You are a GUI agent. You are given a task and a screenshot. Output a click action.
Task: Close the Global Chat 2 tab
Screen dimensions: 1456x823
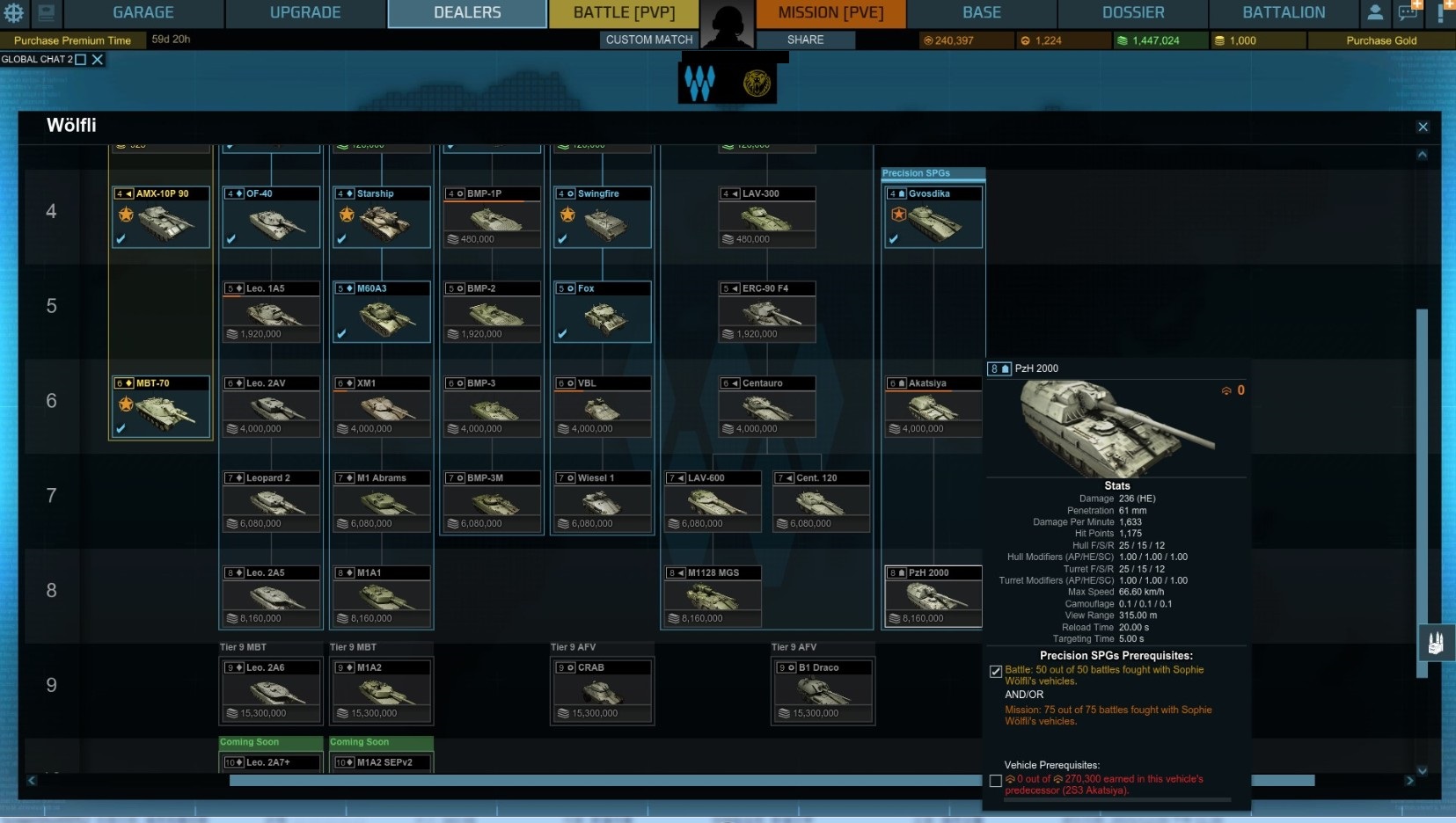pos(98,60)
